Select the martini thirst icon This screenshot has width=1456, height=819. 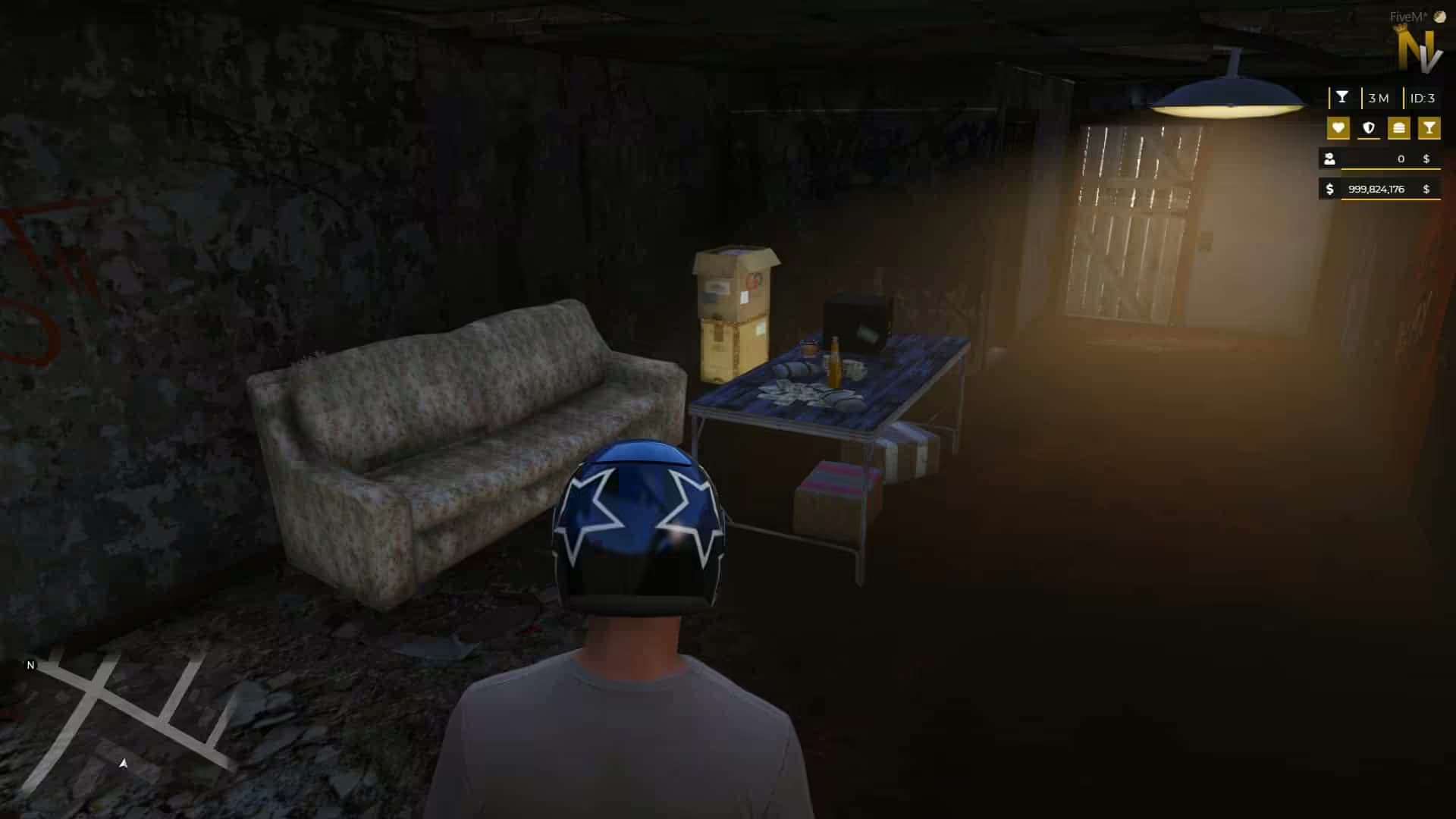pos(1429,128)
